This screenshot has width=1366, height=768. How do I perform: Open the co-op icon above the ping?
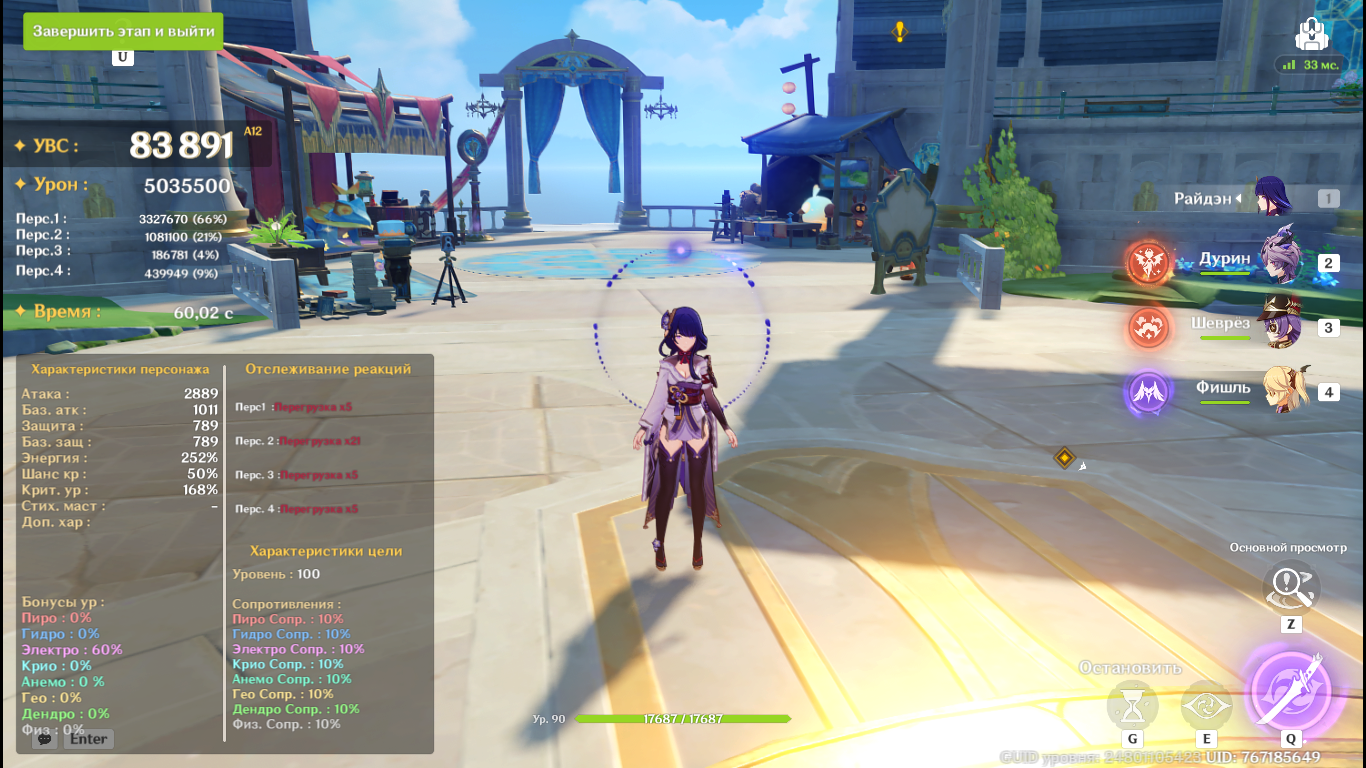[1310, 34]
